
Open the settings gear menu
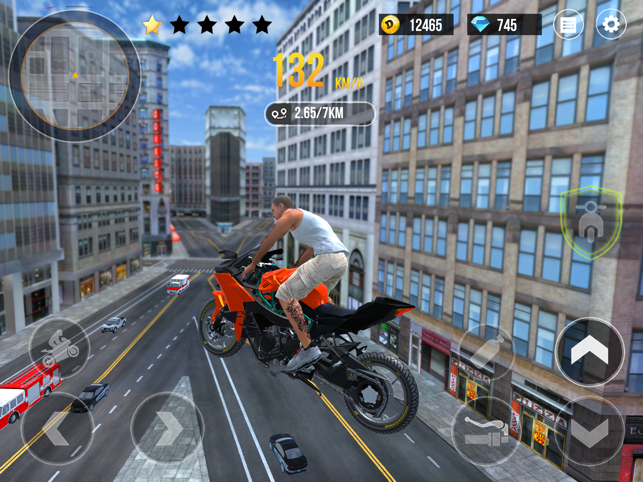coord(610,24)
